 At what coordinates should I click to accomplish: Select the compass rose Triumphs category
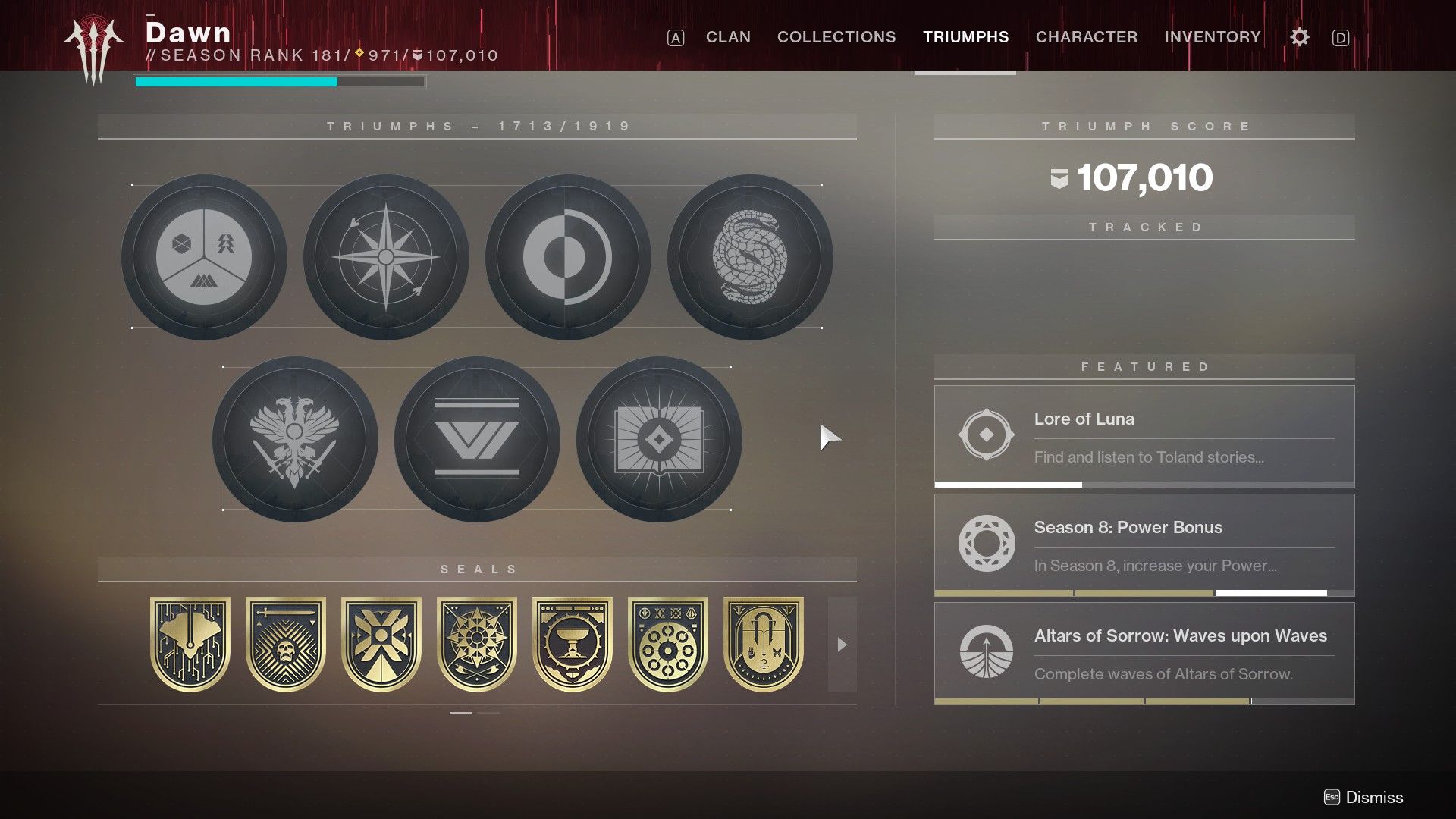(387, 258)
